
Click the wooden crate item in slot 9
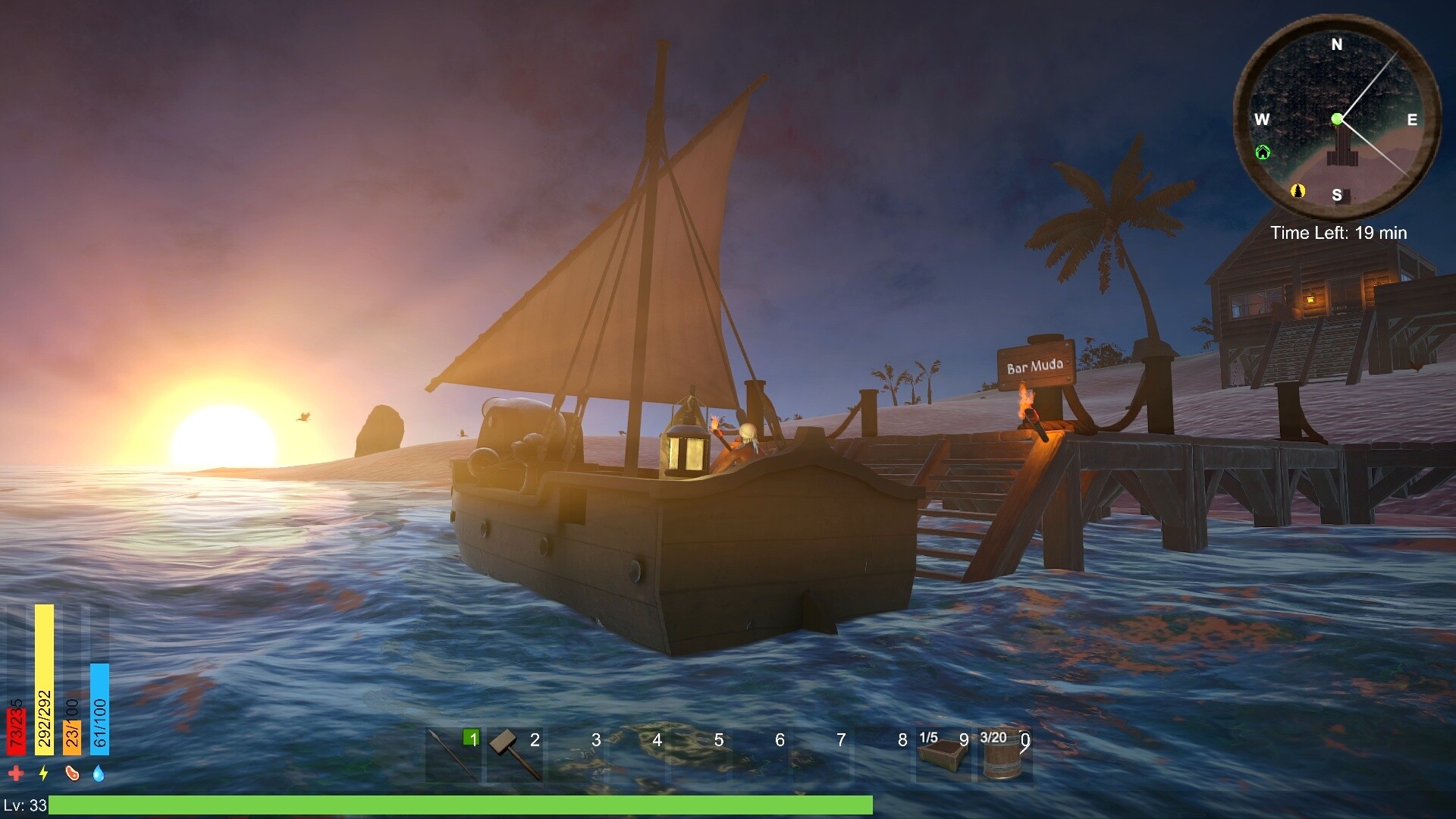click(943, 755)
